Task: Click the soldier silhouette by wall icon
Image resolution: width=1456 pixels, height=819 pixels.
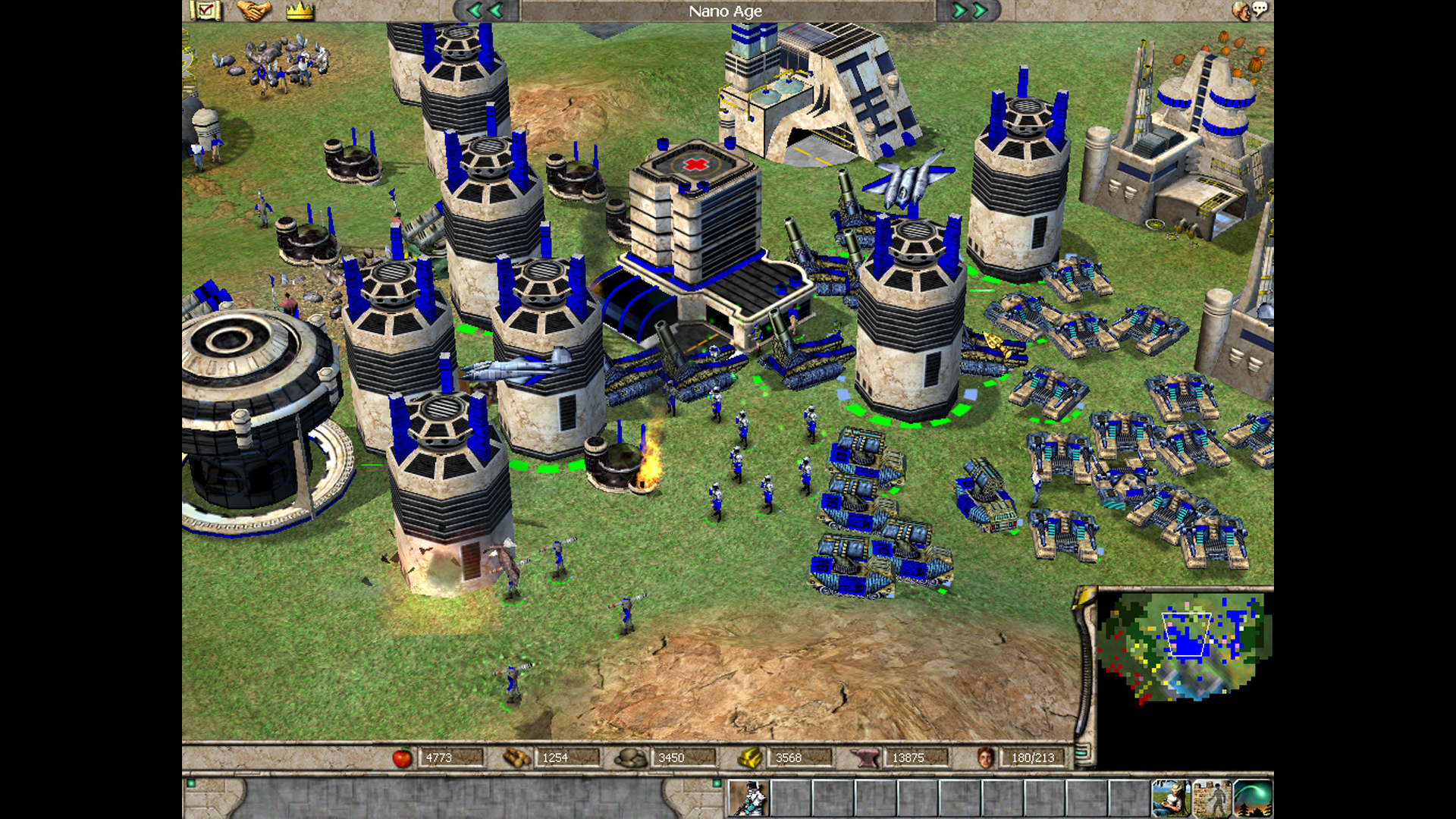Action: tap(1211, 798)
